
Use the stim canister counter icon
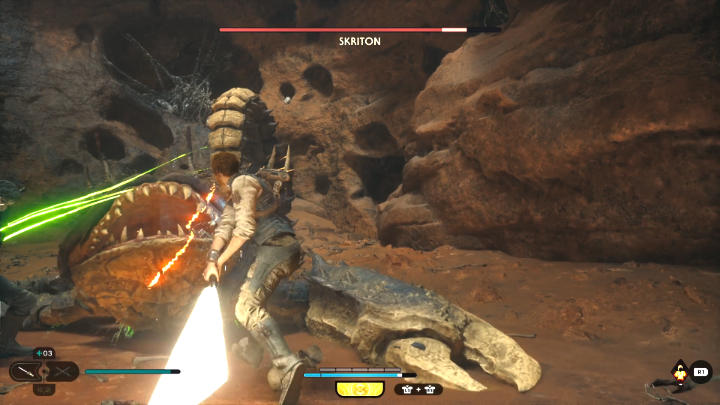[43, 352]
